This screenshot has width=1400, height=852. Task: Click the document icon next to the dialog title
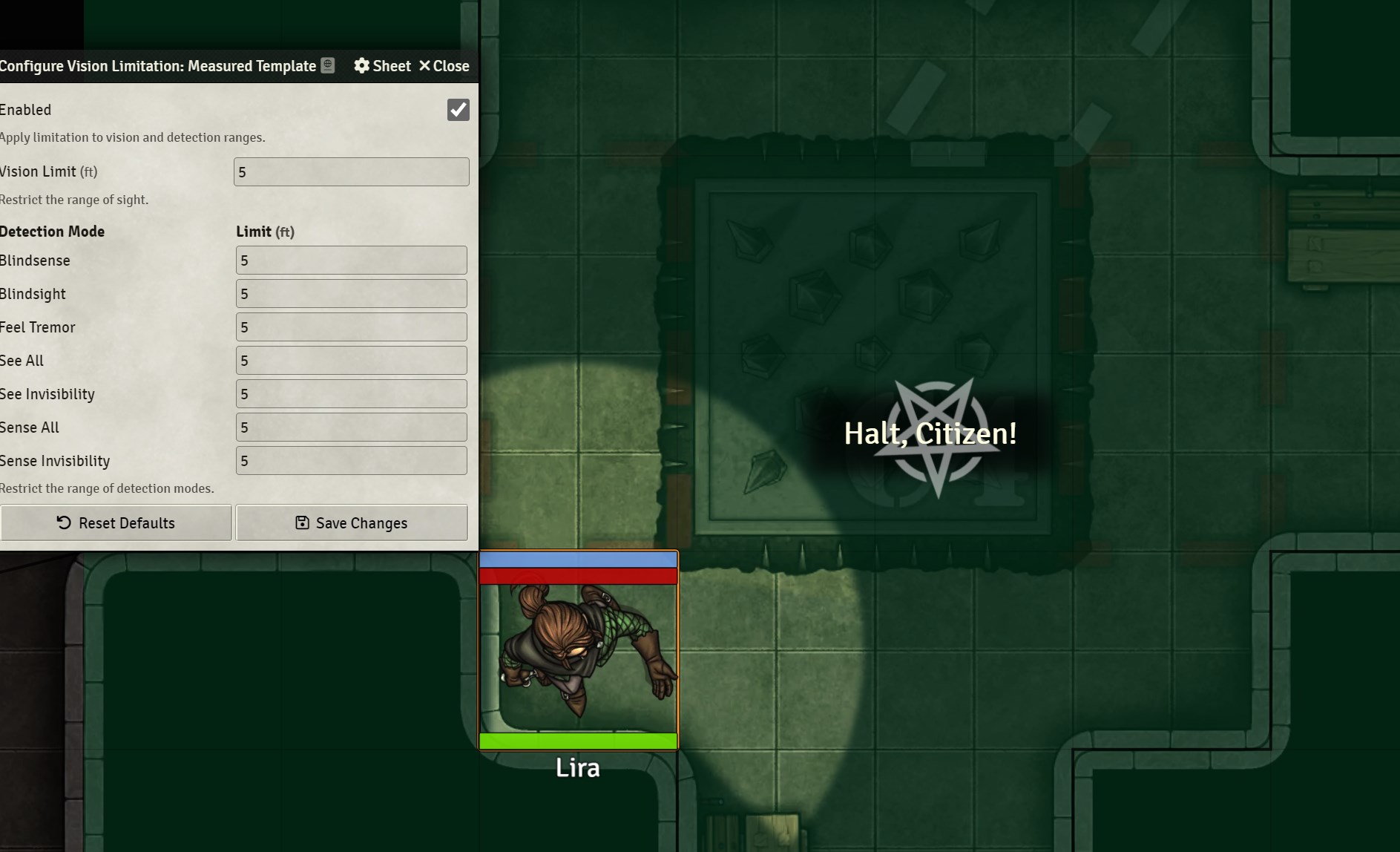(x=326, y=65)
